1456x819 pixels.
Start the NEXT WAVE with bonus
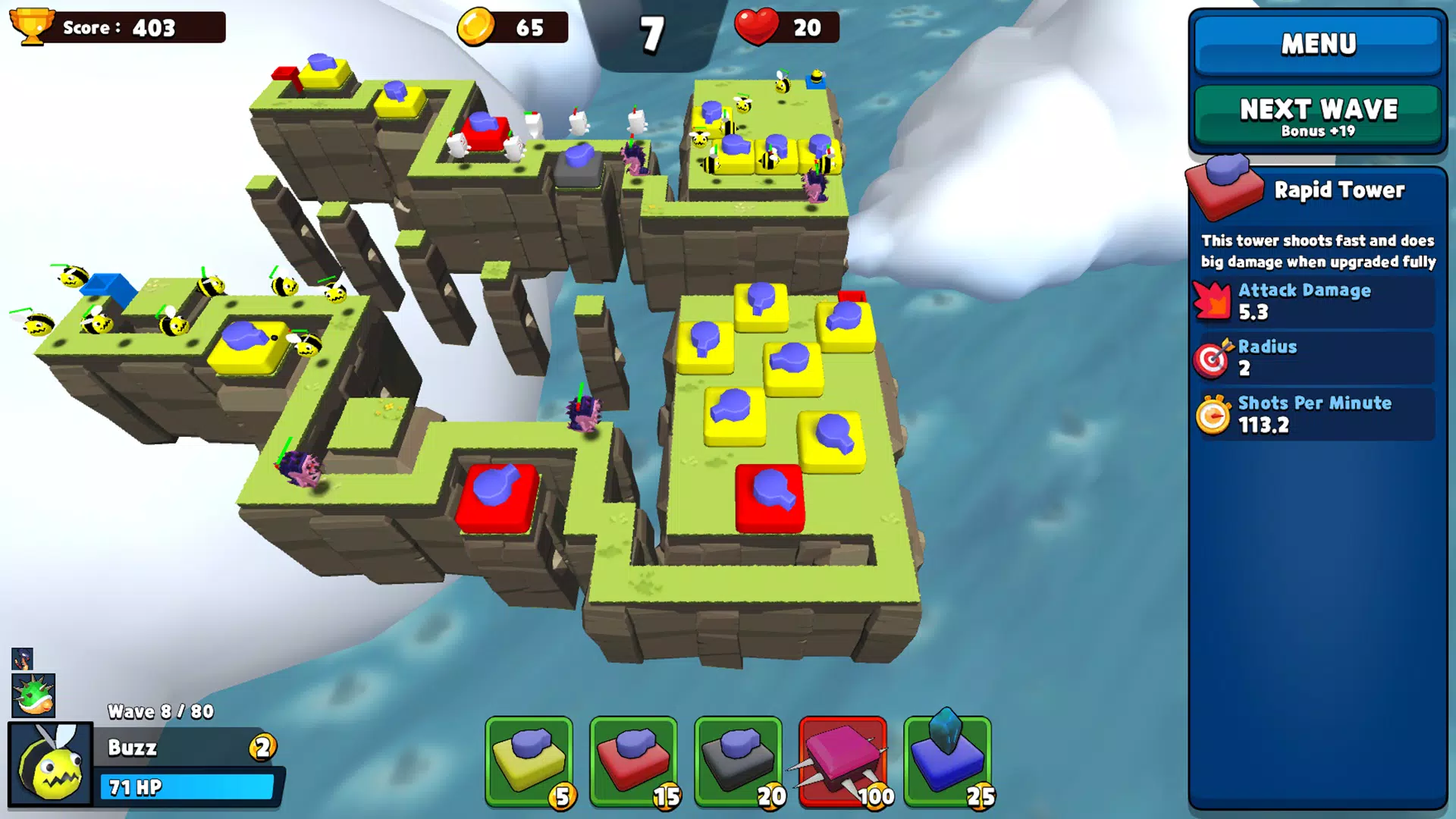pyautogui.click(x=1318, y=117)
